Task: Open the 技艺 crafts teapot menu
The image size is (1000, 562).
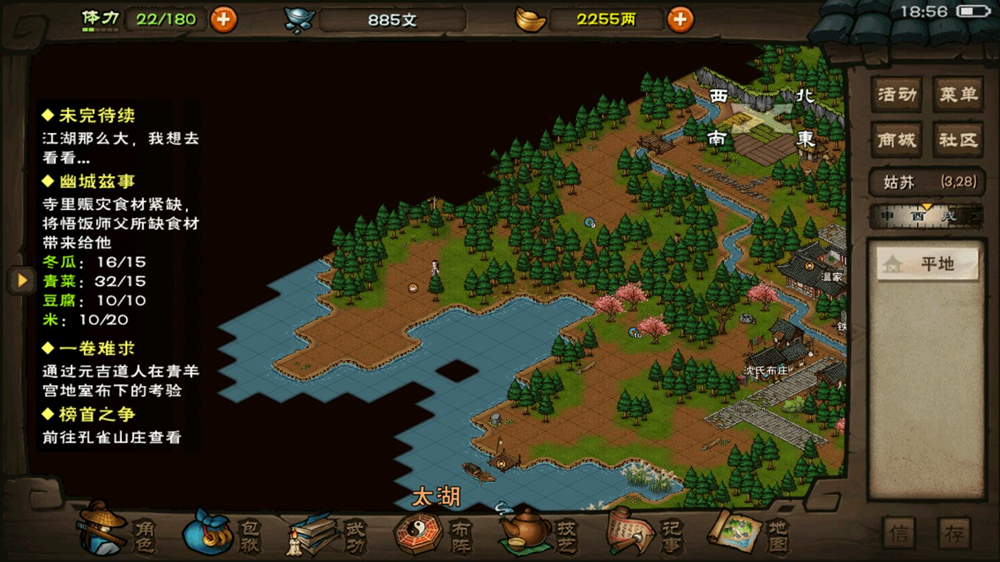Action: pyautogui.click(x=538, y=530)
